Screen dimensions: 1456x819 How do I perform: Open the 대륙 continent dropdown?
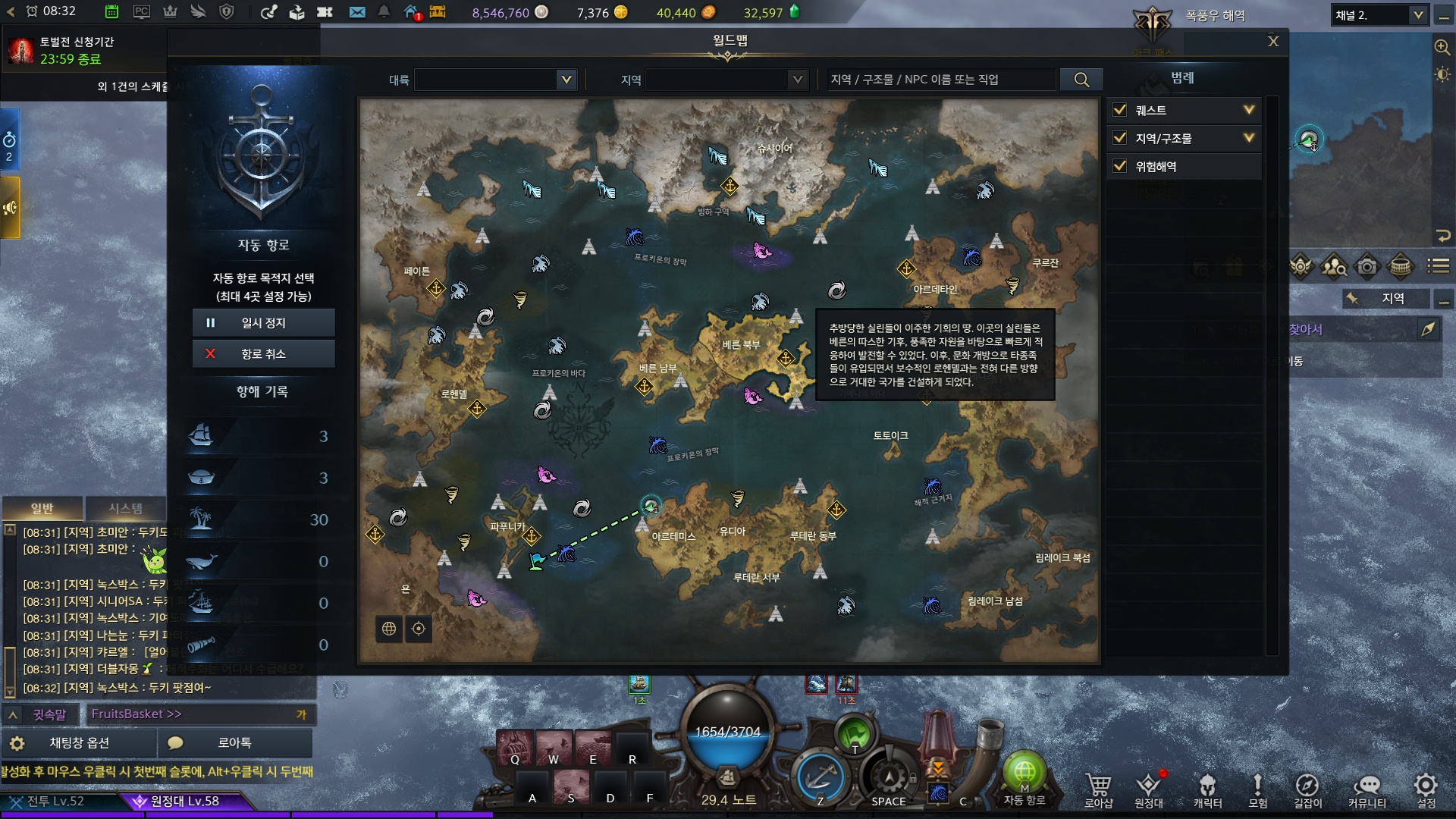[495, 80]
